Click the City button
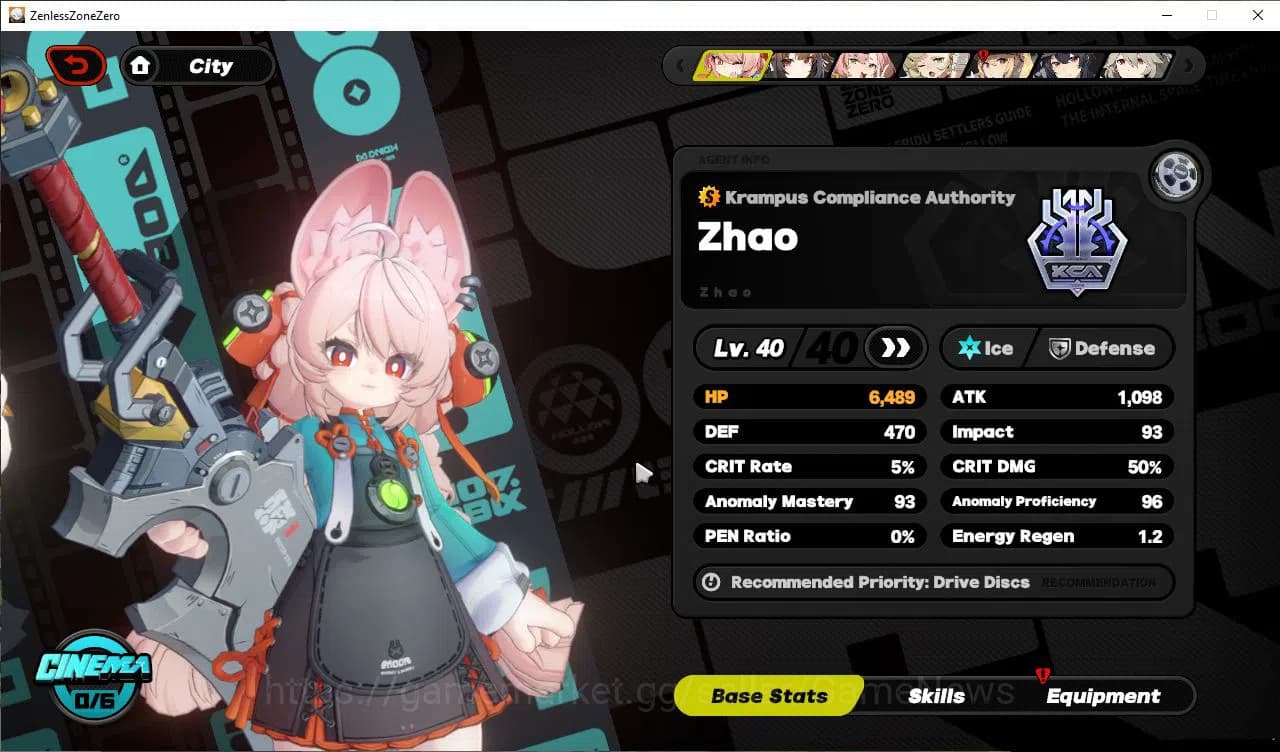 208,65
